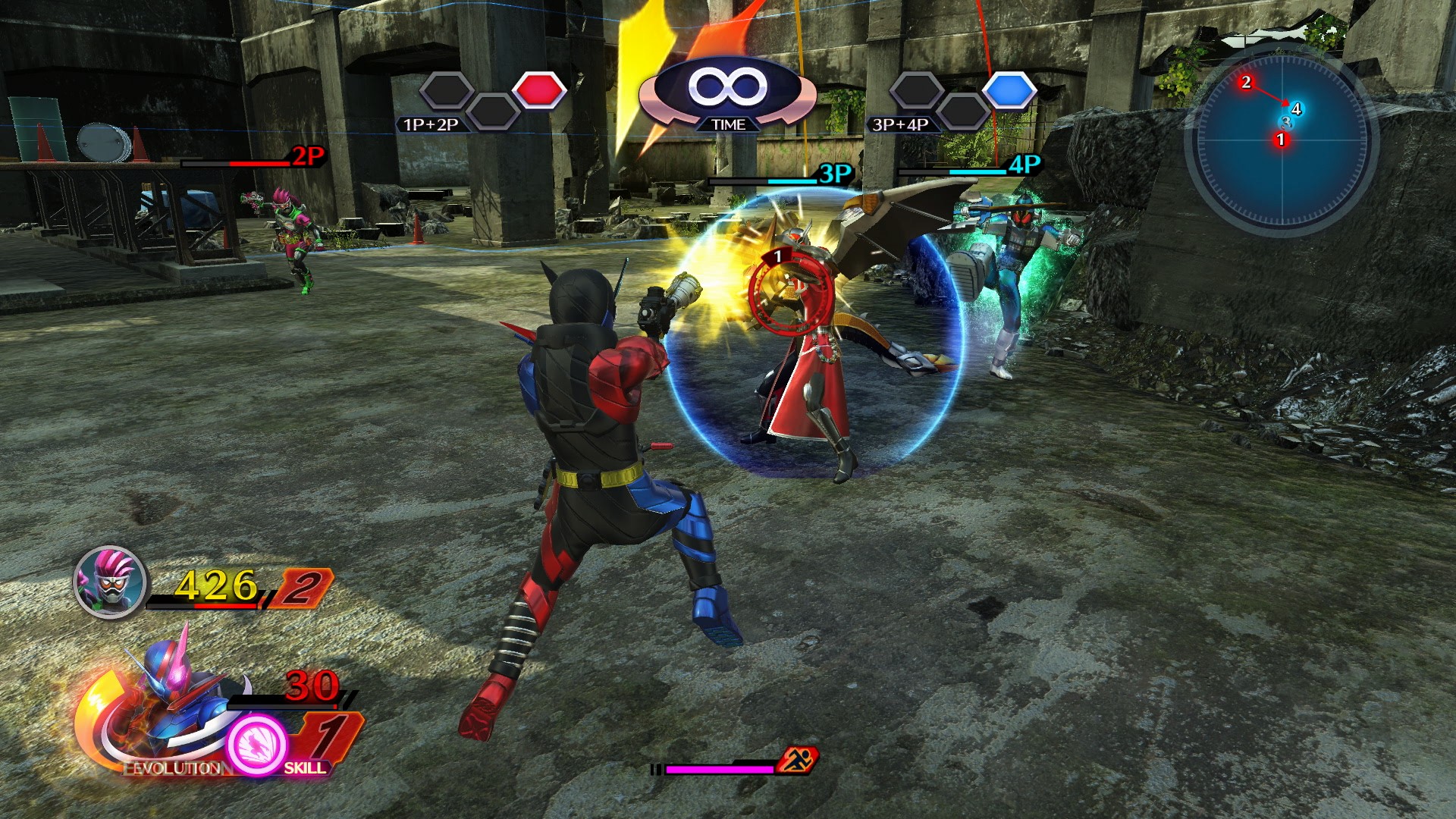Click the blue 3P+4P team hexagon
Viewport: 1456px width, 819px height.
click(1009, 90)
